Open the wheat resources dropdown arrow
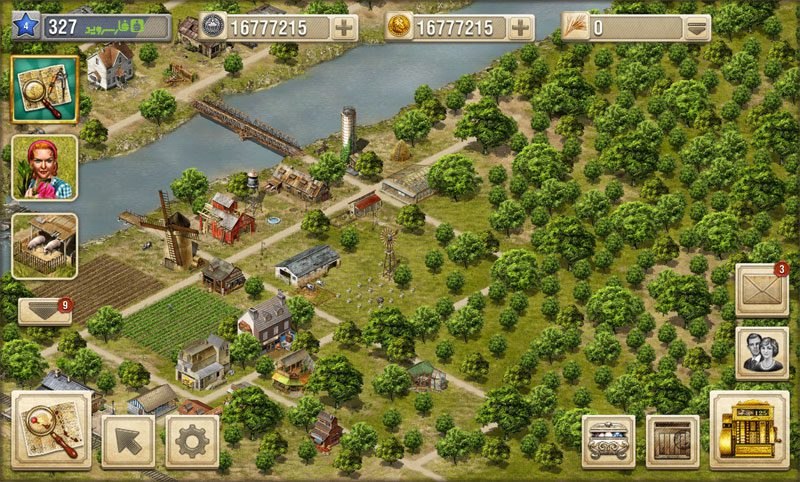Viewport: 800px width, 482px height. point(696,27)
